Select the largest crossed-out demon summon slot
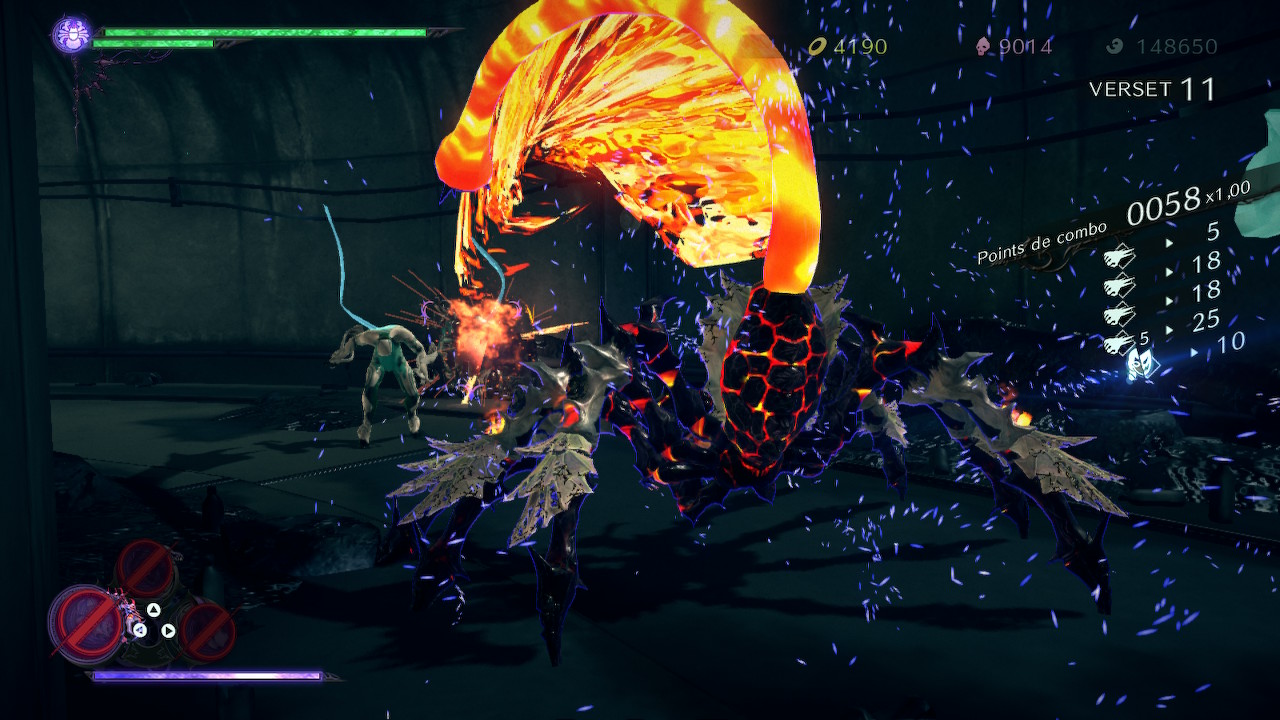The image size is (1280, 720). (86, 622)
